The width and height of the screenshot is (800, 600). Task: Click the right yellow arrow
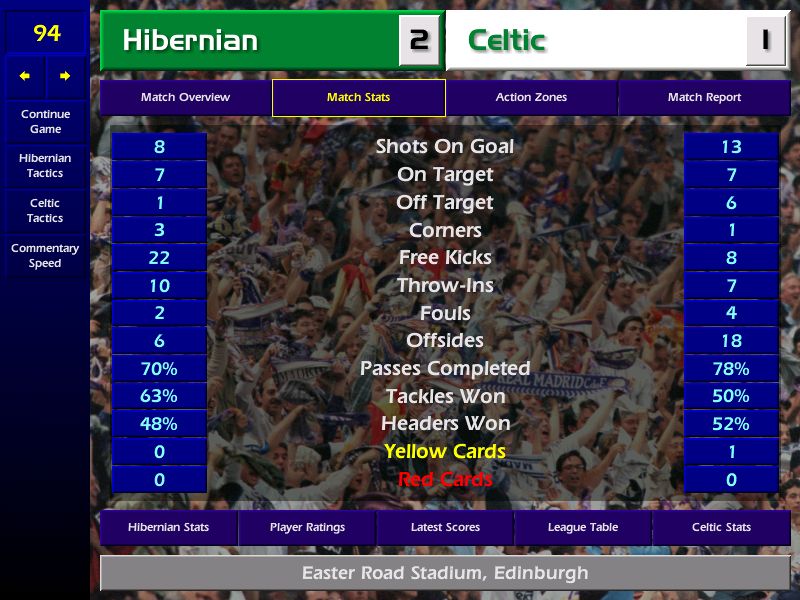(x=65, y=76)
